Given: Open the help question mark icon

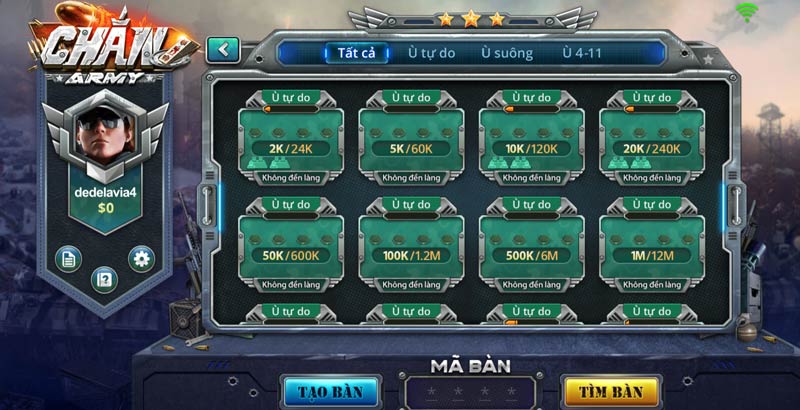Looking at the screenshot, I should click(104, 278).
